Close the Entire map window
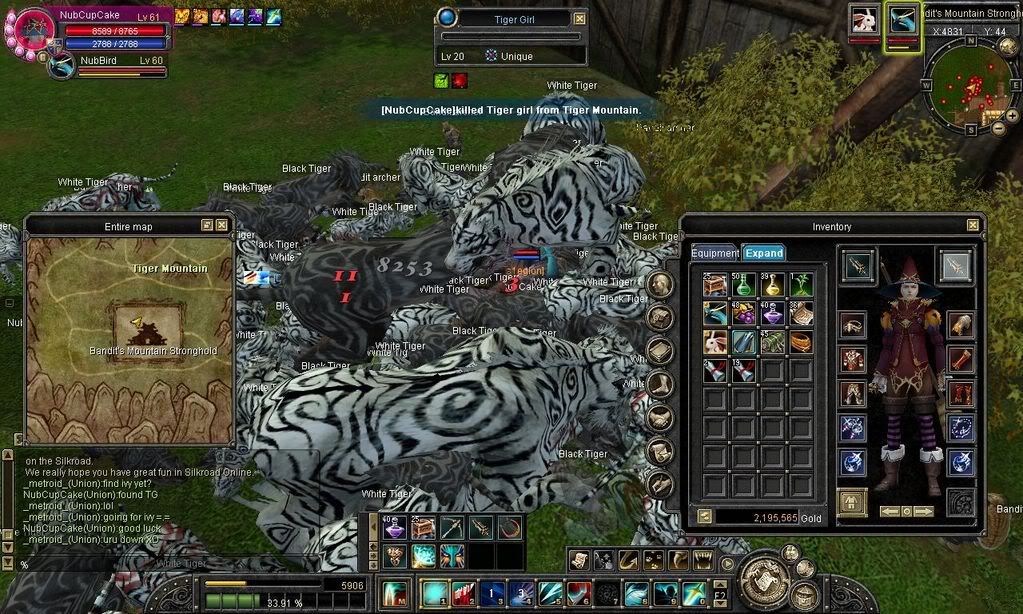Viewport: 1023px width, 614px height. click(221, 226)
